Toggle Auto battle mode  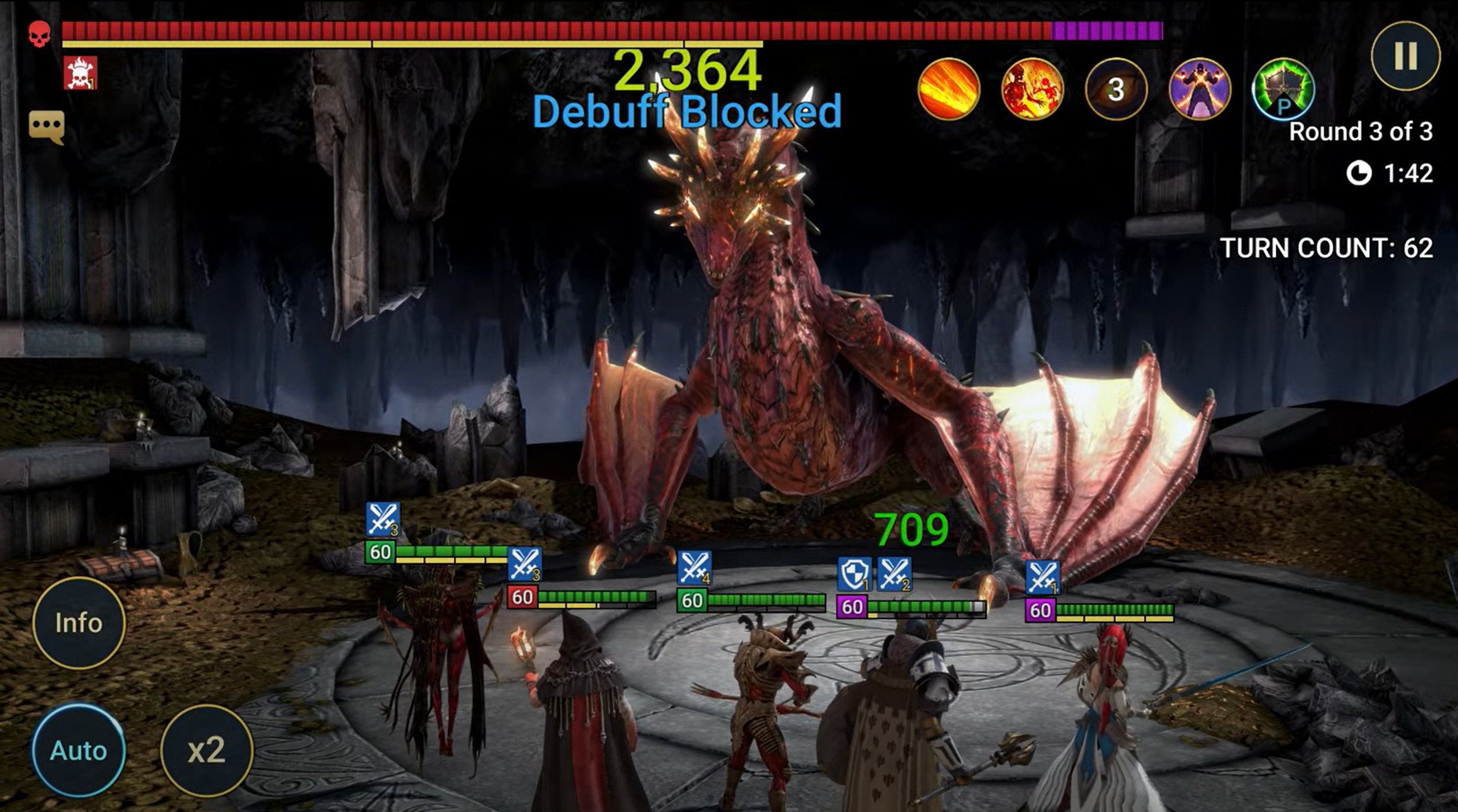pos(79,750)
